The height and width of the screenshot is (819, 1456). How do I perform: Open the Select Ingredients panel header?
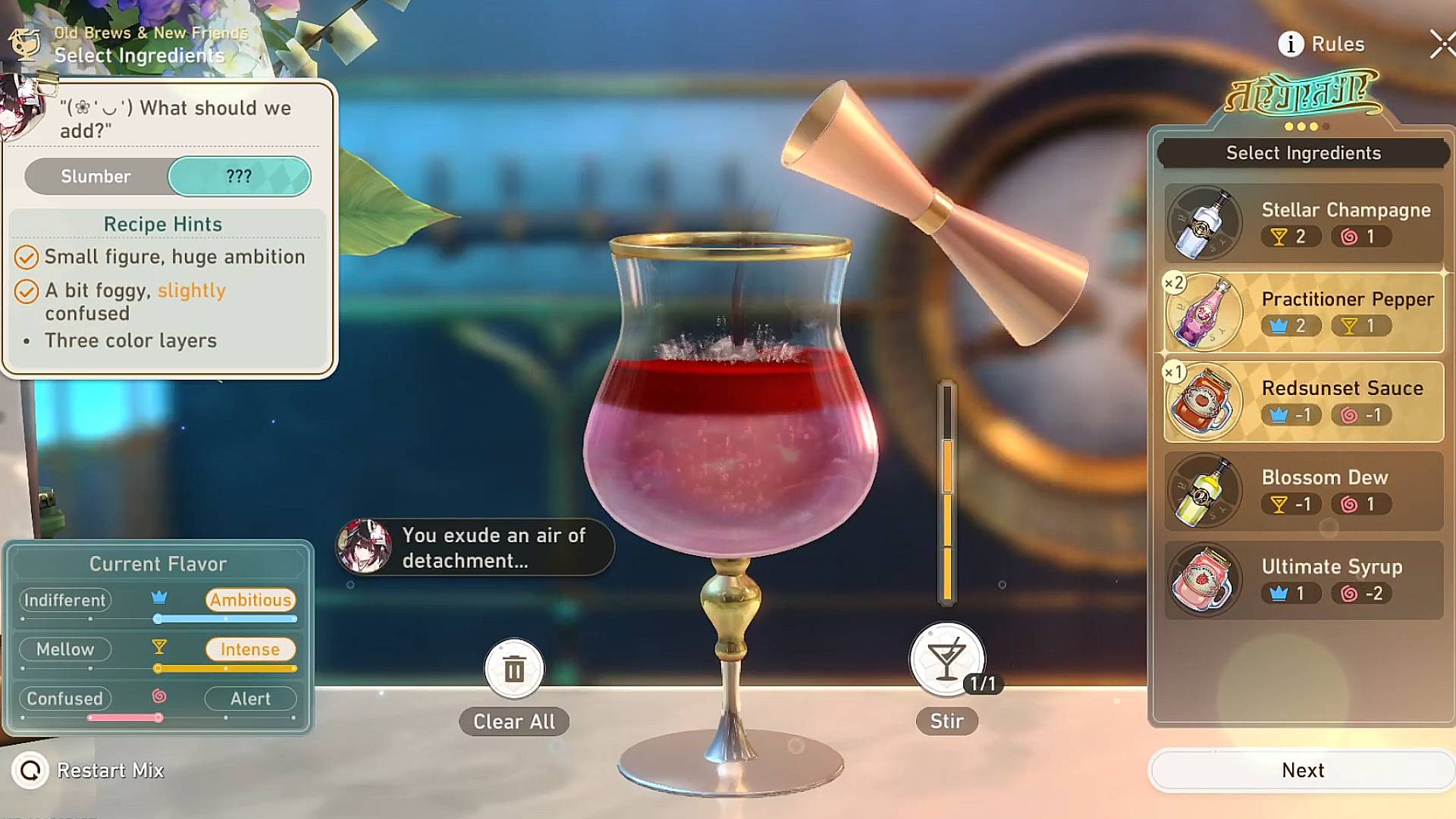[1303, 153]
